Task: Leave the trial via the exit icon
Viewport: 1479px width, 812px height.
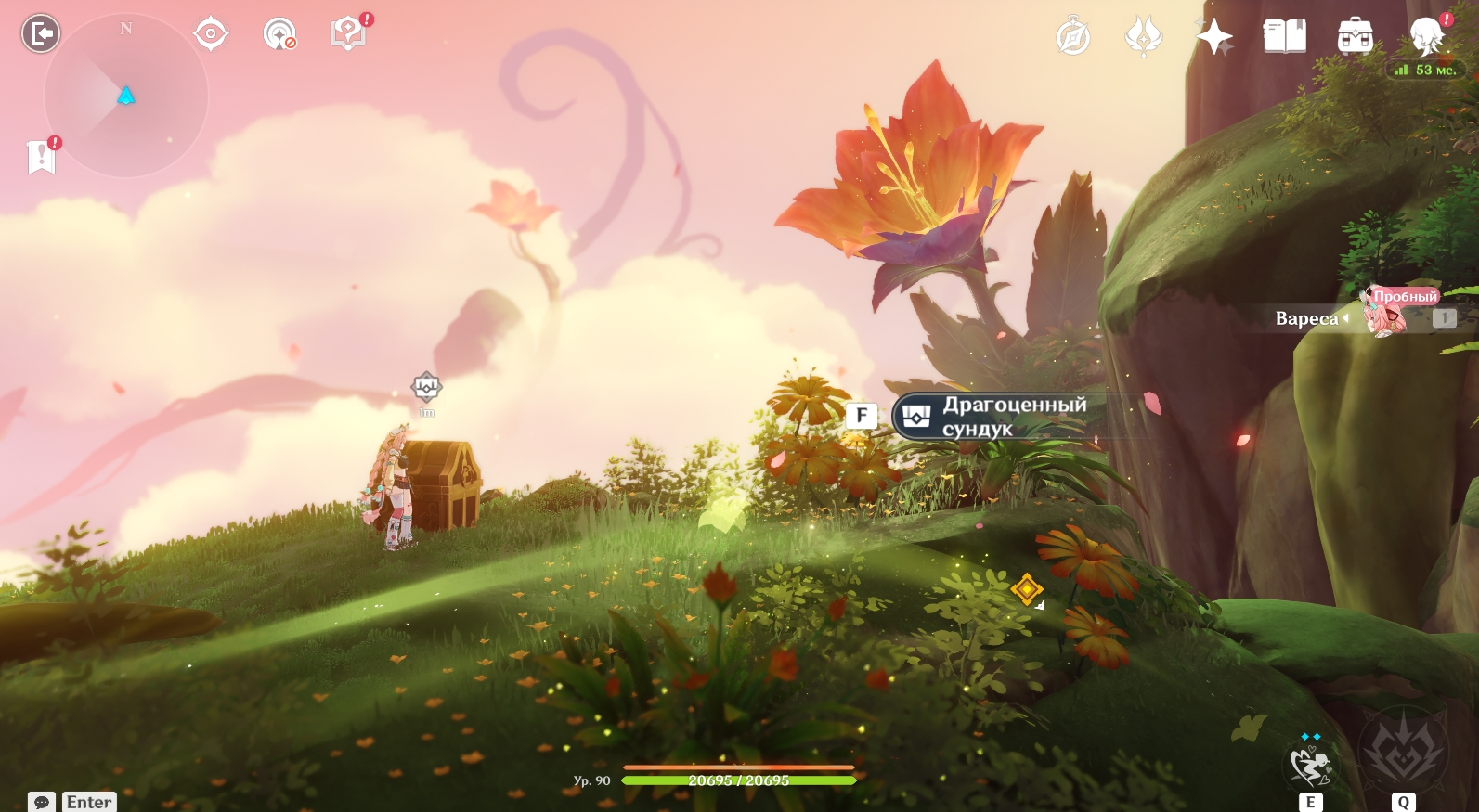Action: (41, 34)
